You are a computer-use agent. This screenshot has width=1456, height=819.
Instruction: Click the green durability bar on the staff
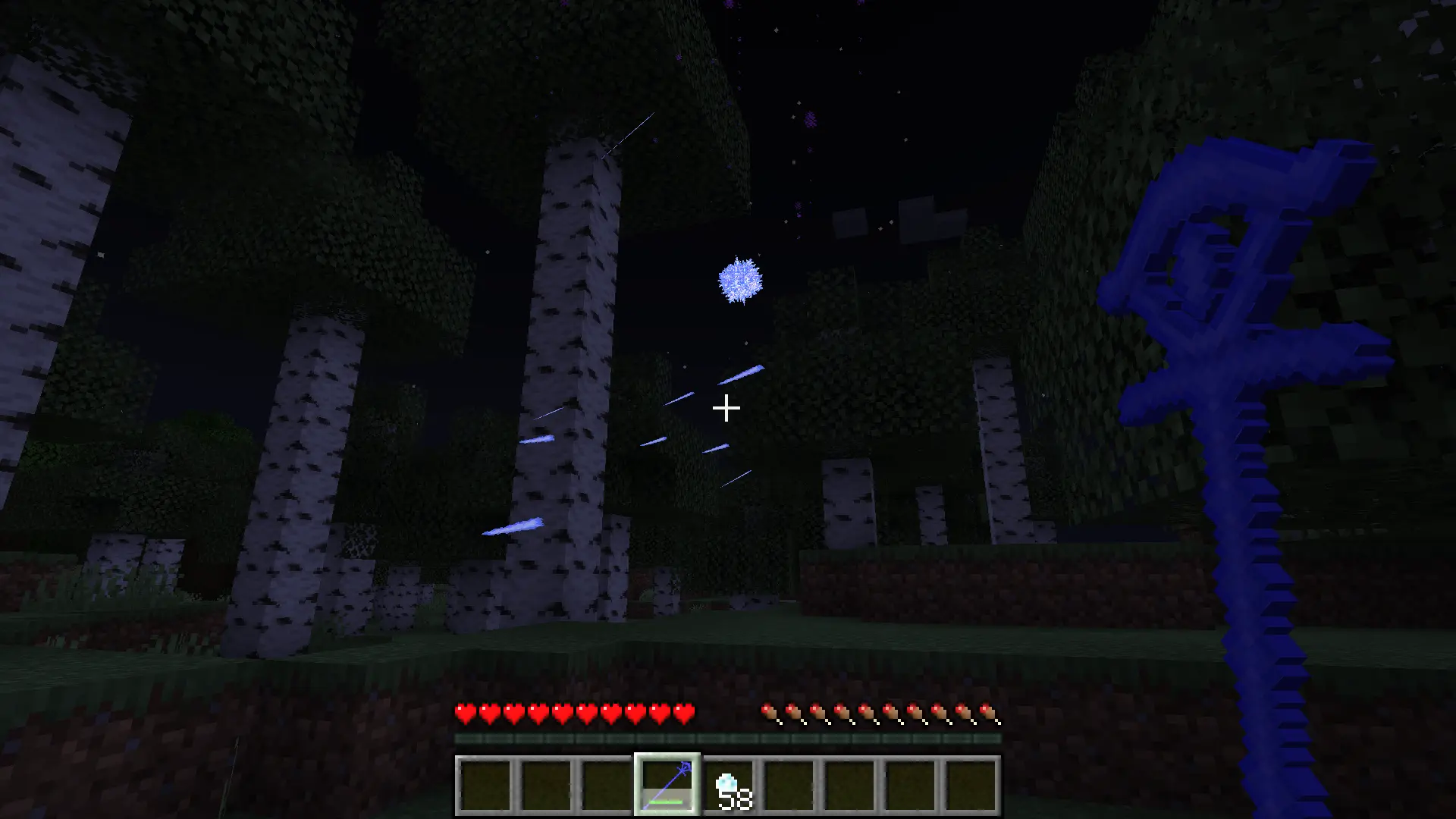[x=666, y=802]
